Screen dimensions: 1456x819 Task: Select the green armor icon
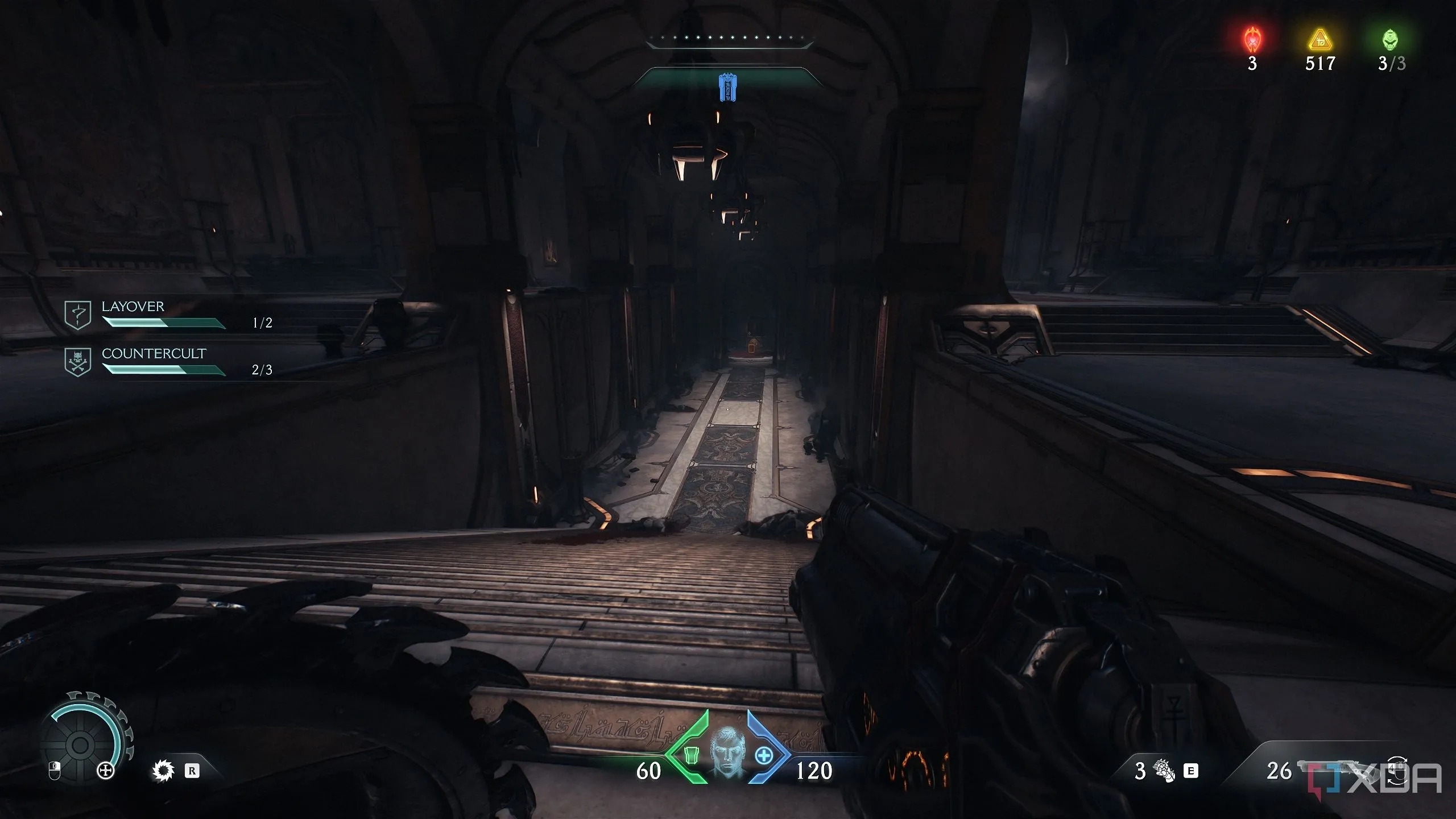(691, 755)
